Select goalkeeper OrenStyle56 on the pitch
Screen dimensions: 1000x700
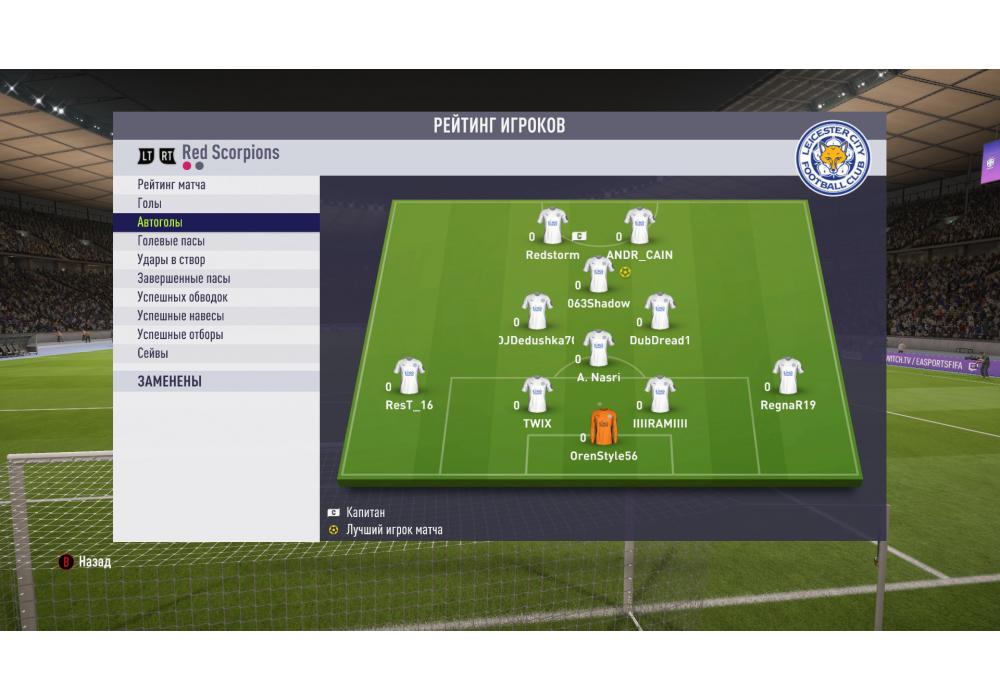coord(603,428)
